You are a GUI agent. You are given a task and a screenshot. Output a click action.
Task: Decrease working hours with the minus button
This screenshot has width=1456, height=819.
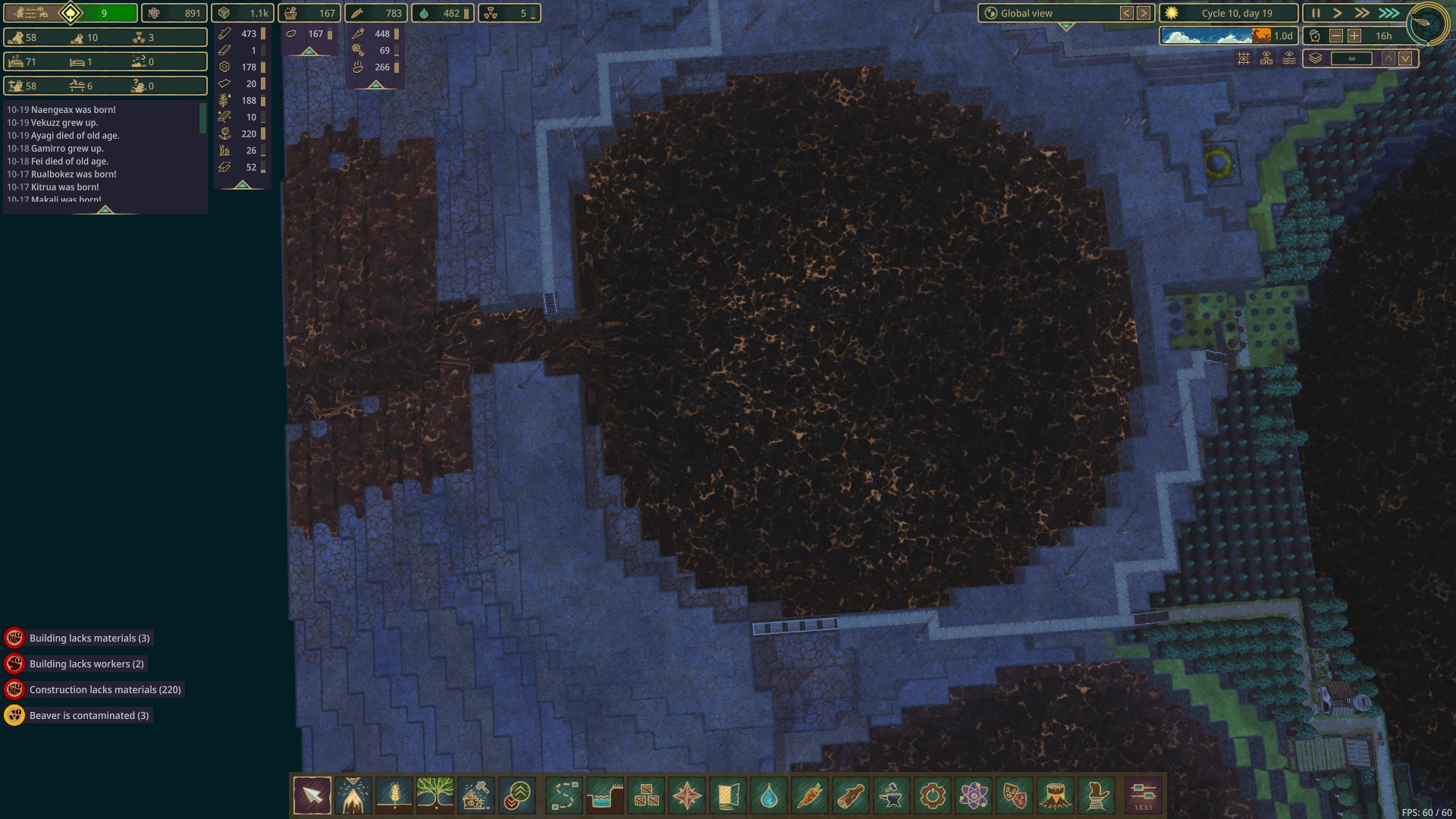pos(1336,36)
